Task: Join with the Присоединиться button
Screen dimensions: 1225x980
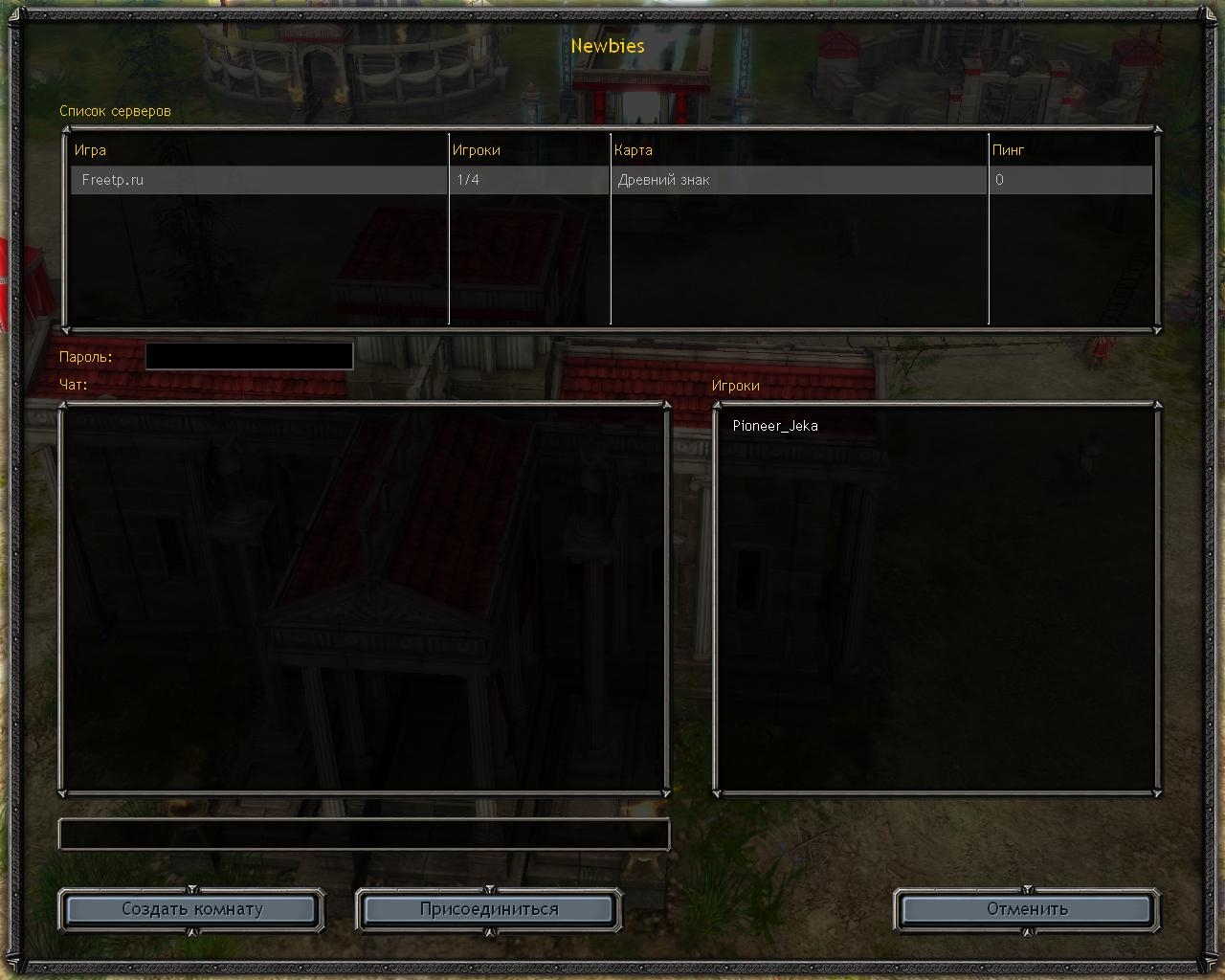Action: 489,909
